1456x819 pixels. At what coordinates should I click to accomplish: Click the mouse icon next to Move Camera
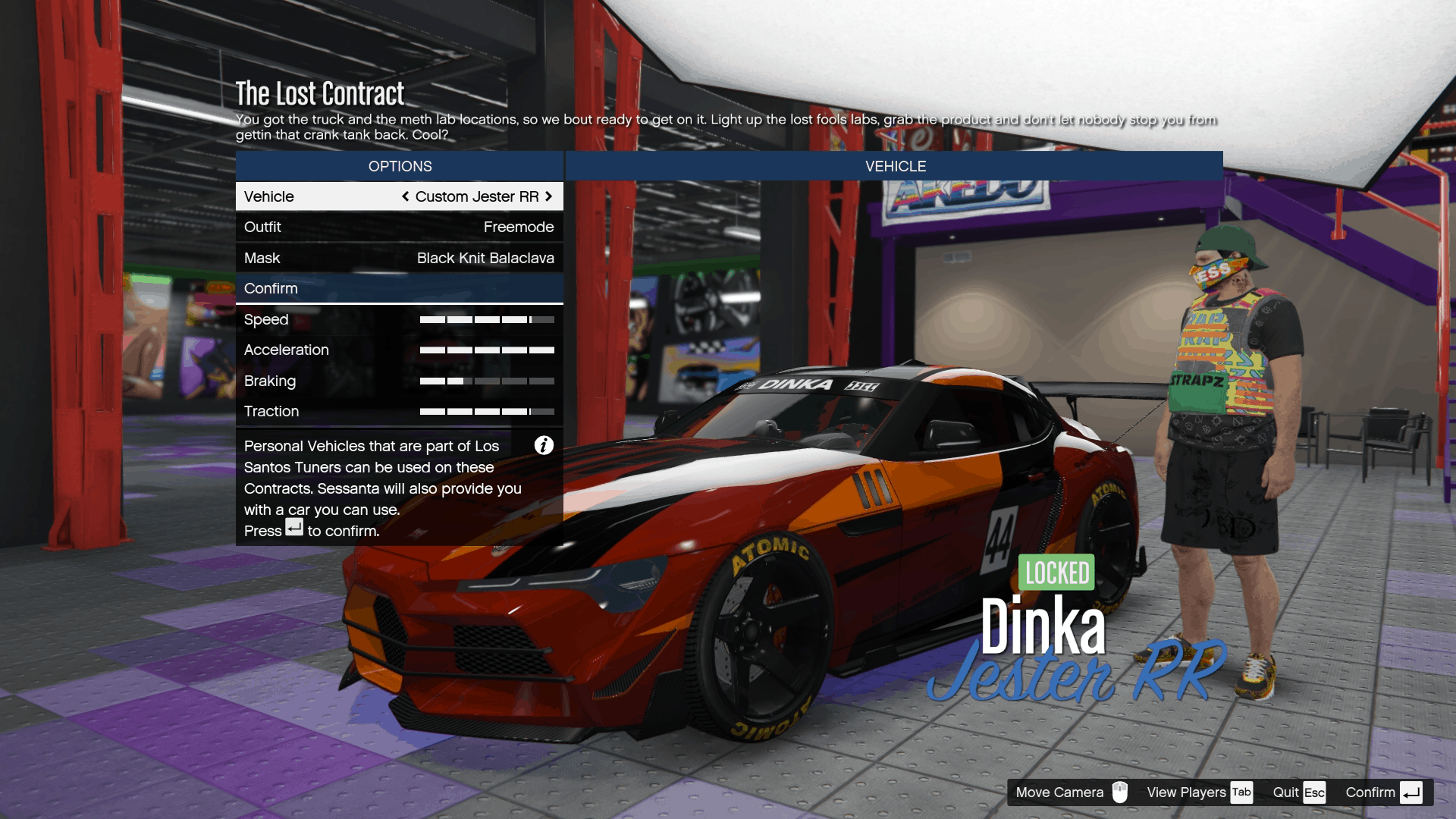pos(1120,792)
